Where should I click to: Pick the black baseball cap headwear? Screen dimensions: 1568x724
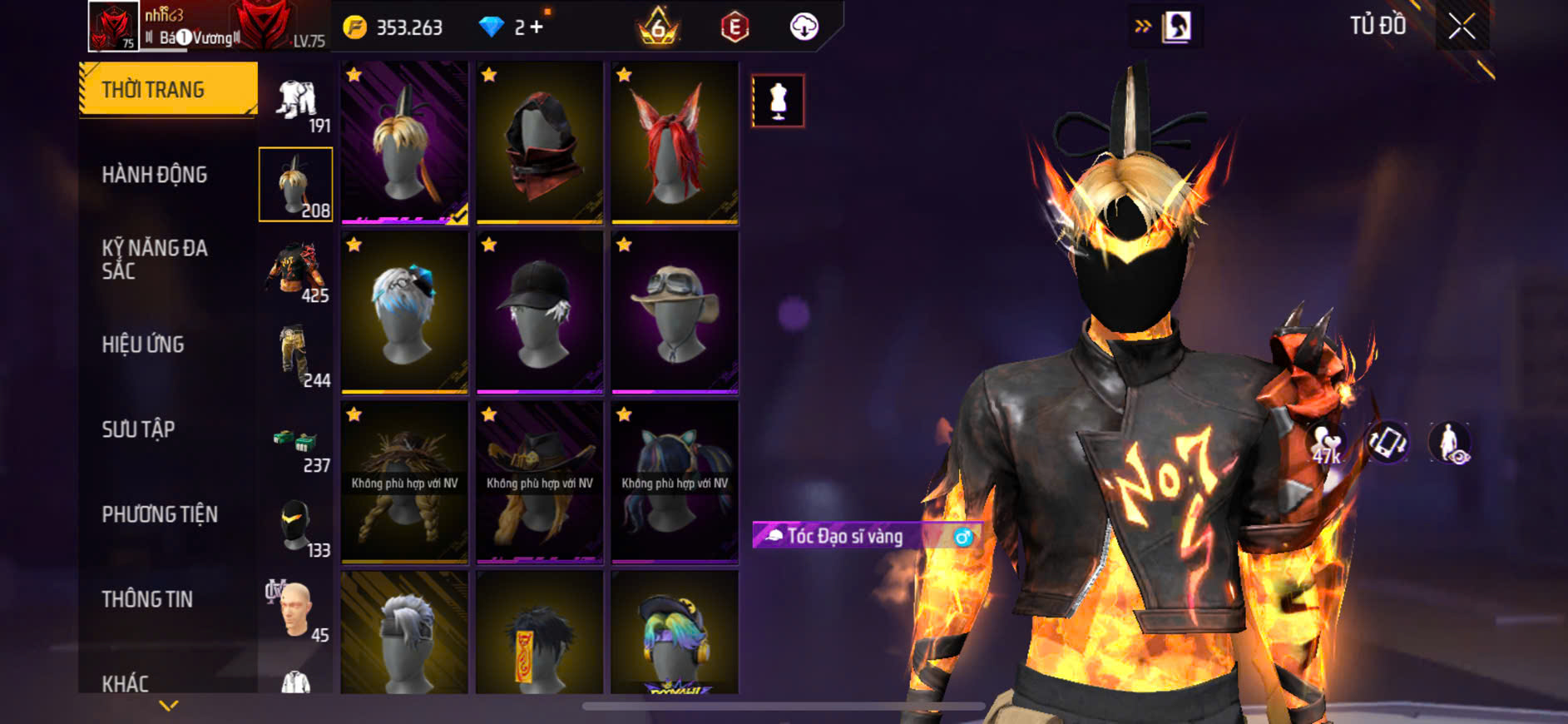coord(540,311)
